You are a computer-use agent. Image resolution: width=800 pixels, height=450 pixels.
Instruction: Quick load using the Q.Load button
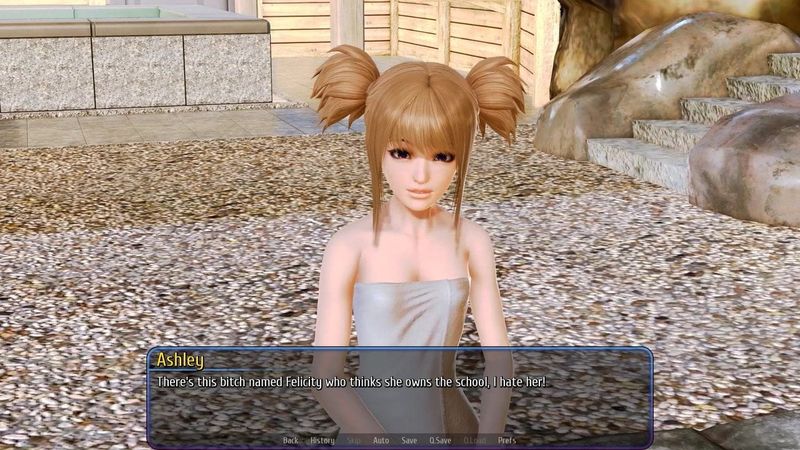473,440
